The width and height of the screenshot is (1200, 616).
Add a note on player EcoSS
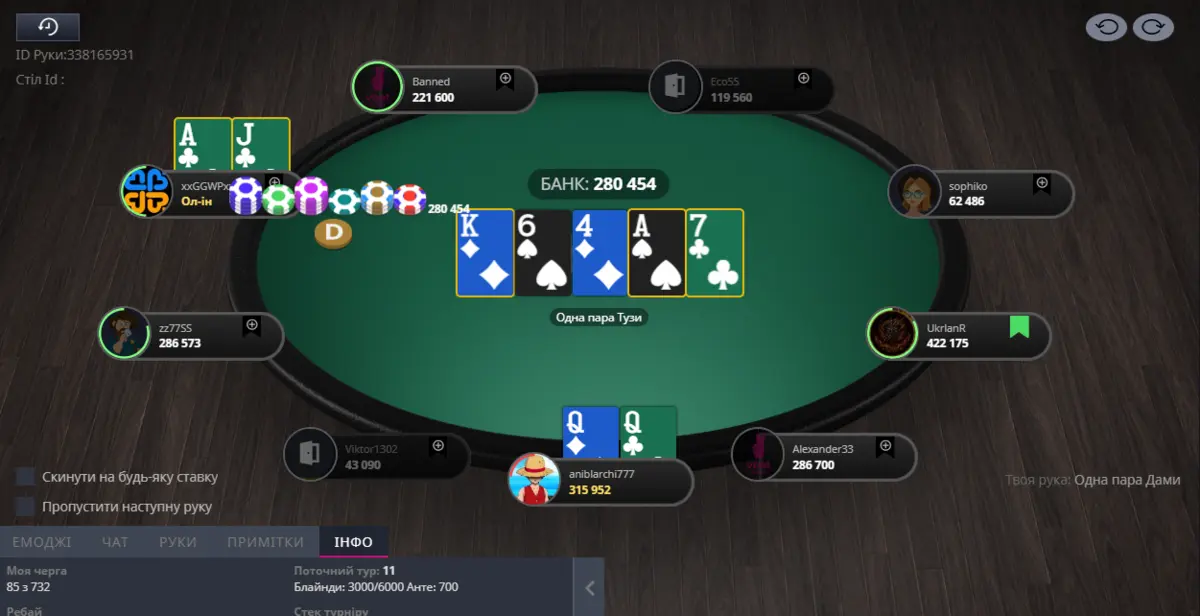(802, 79)
